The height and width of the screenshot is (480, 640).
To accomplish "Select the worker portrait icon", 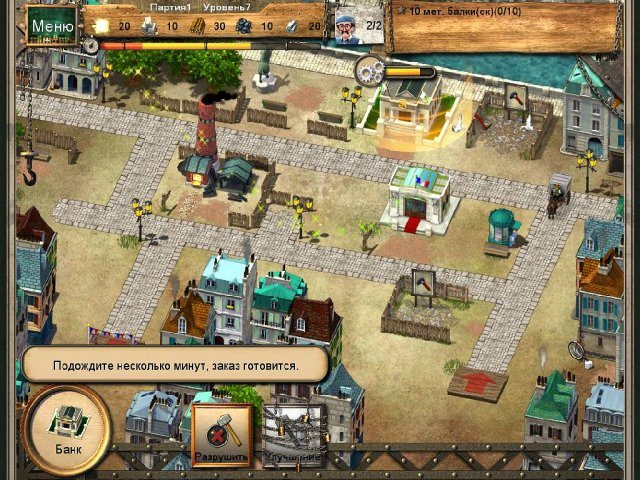I will [x=346, y=24].
